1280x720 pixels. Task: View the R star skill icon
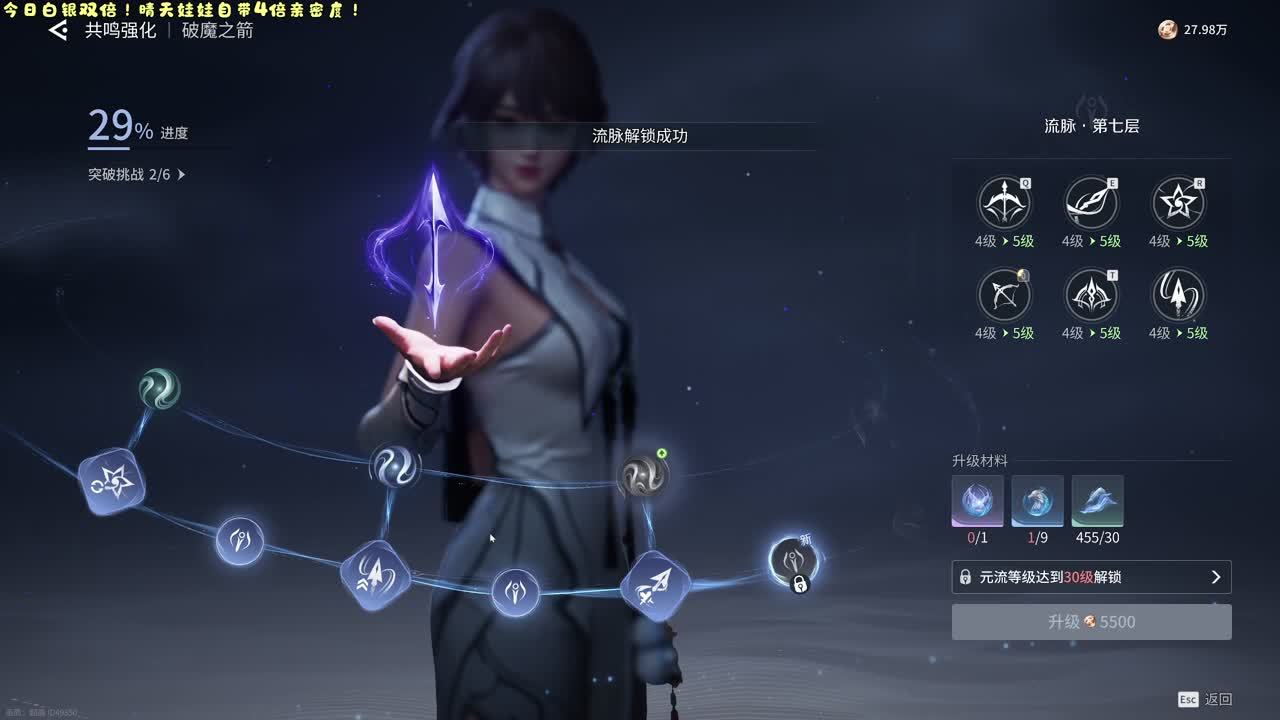coord(1178,203)
